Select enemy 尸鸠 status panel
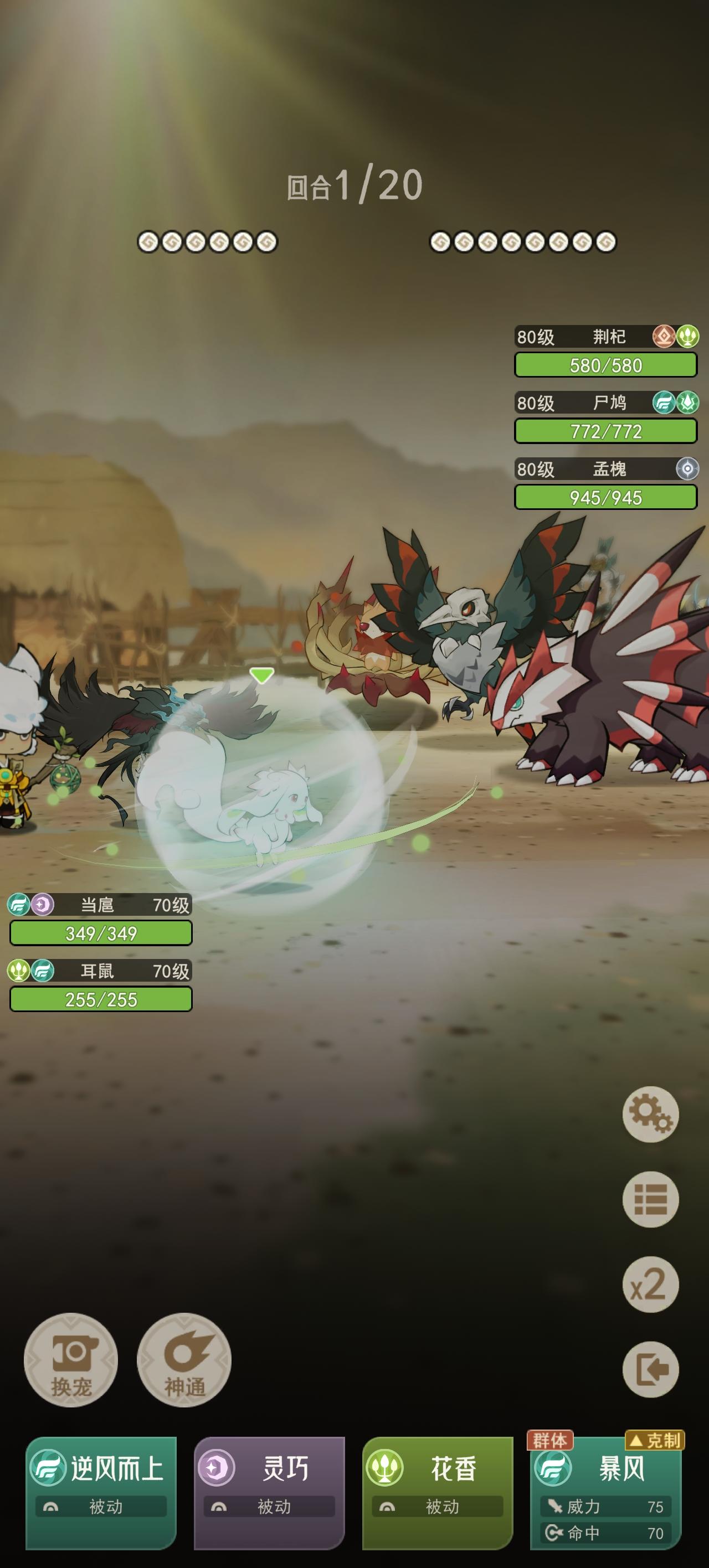Screen dimensions: 709x1568 click(605, 418)
